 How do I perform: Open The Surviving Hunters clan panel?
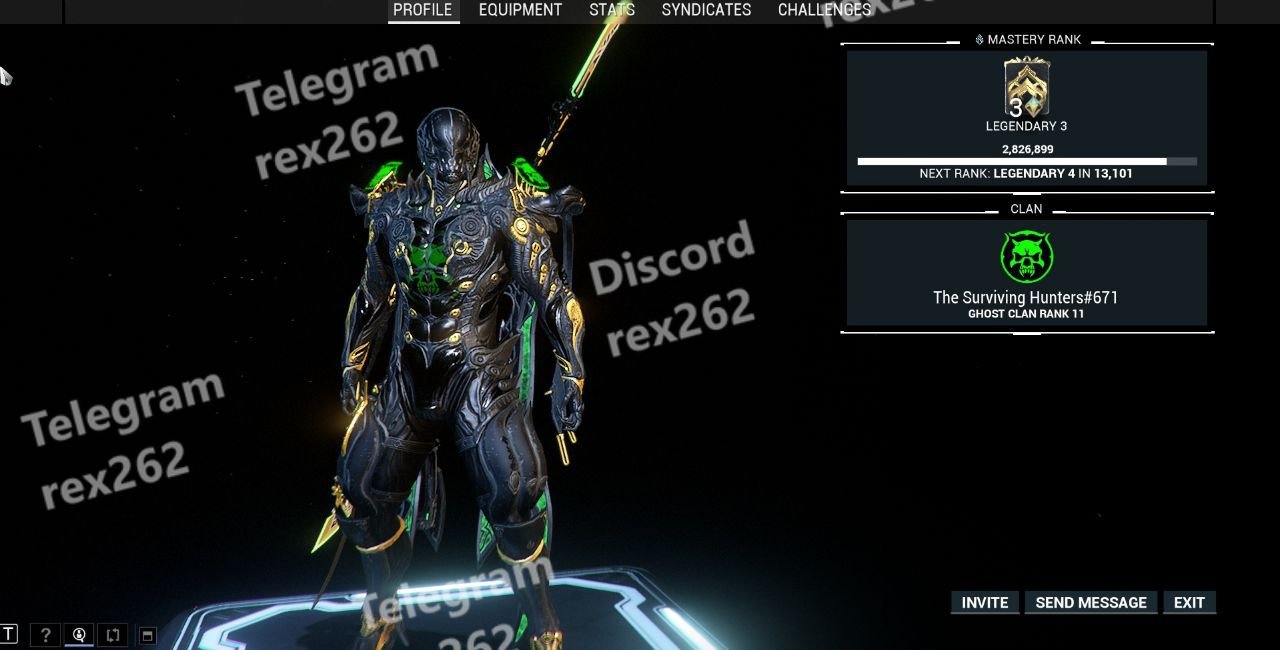(1026, 273)
